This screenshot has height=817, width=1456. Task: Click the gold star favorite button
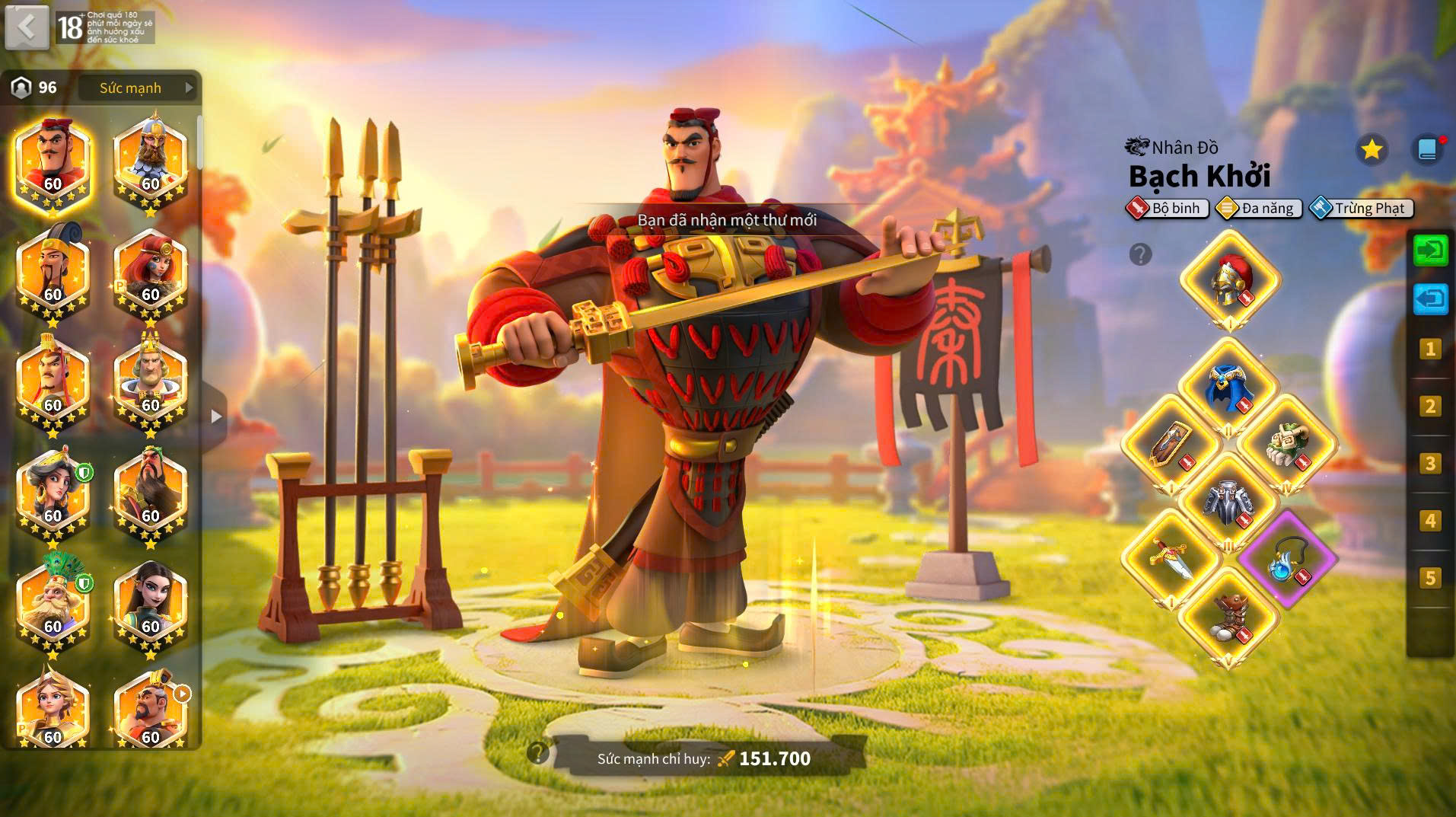pyautogui.click(x=1372, y=149)
